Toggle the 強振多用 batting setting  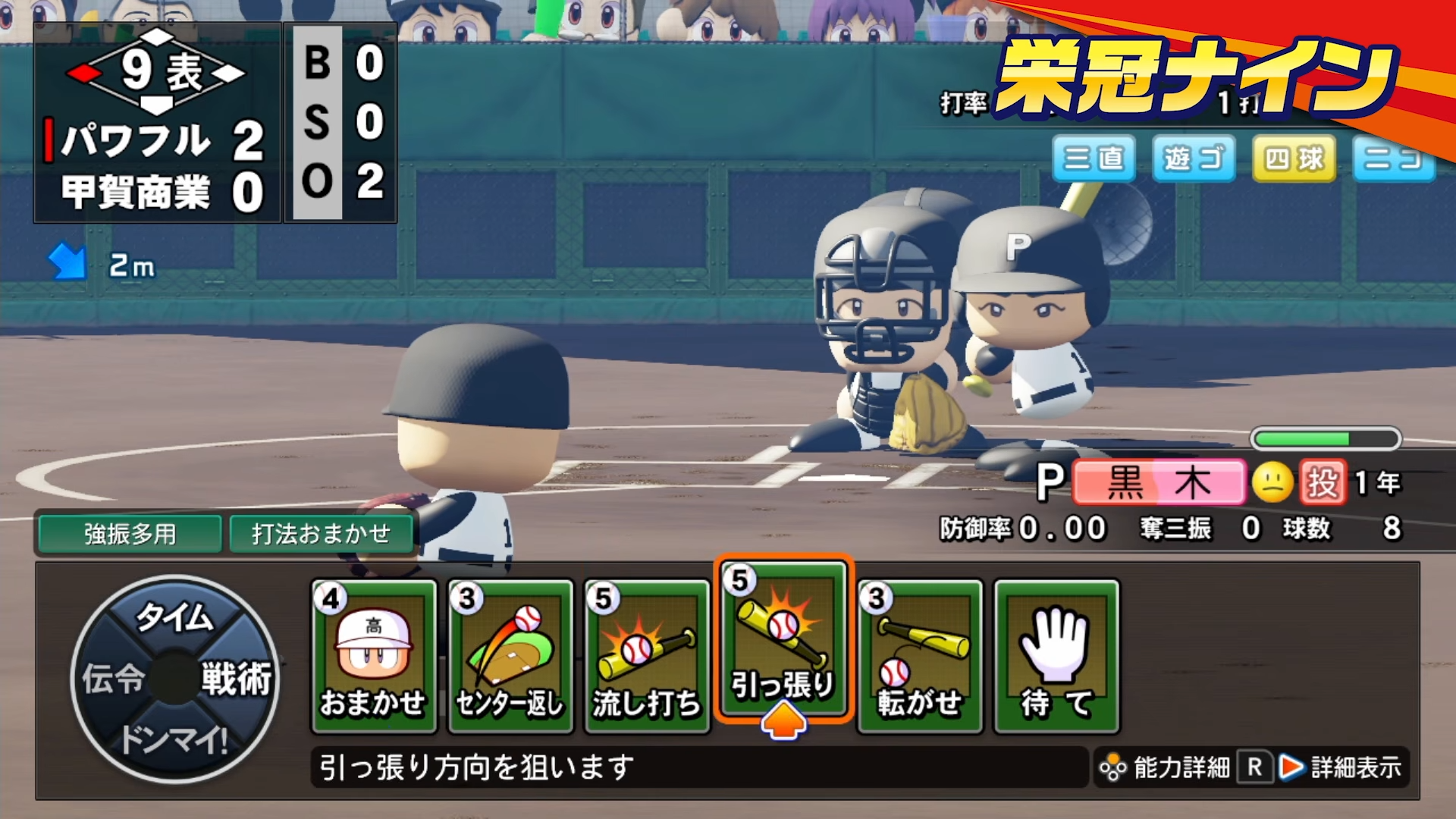[x=127, y=534]
